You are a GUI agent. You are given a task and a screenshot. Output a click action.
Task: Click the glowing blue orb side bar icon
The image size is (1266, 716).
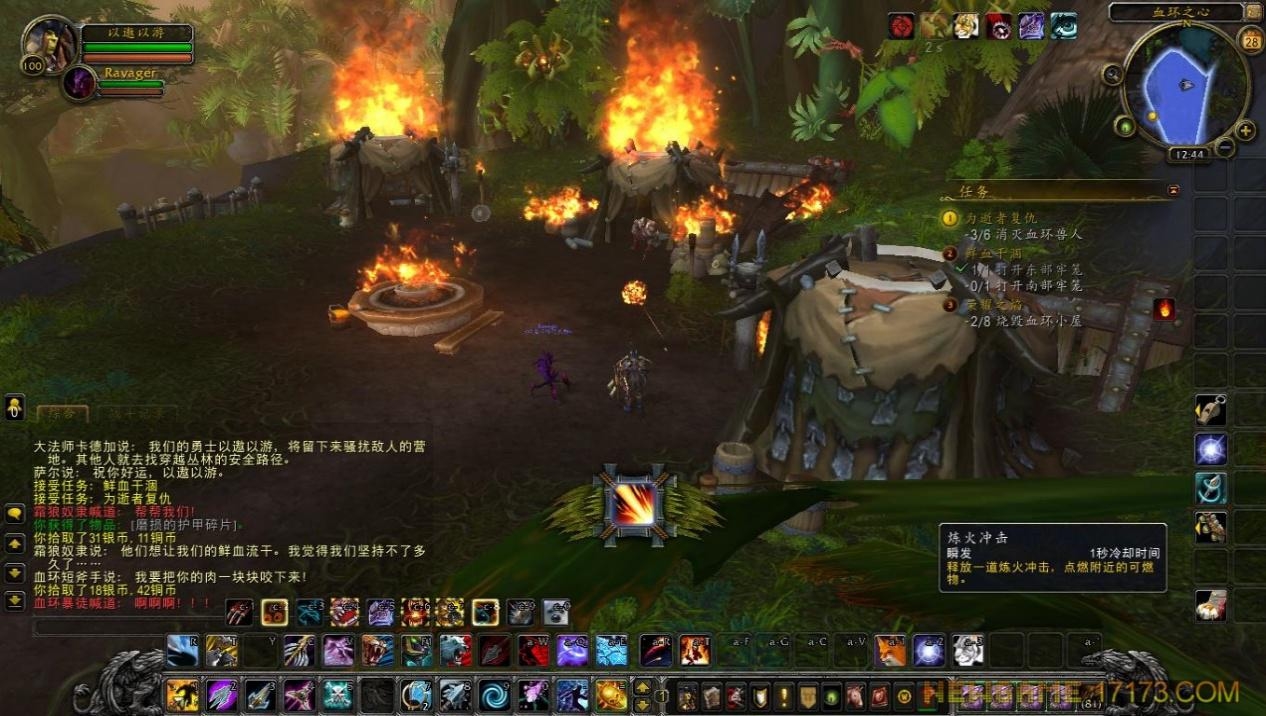pos(1211,449)
